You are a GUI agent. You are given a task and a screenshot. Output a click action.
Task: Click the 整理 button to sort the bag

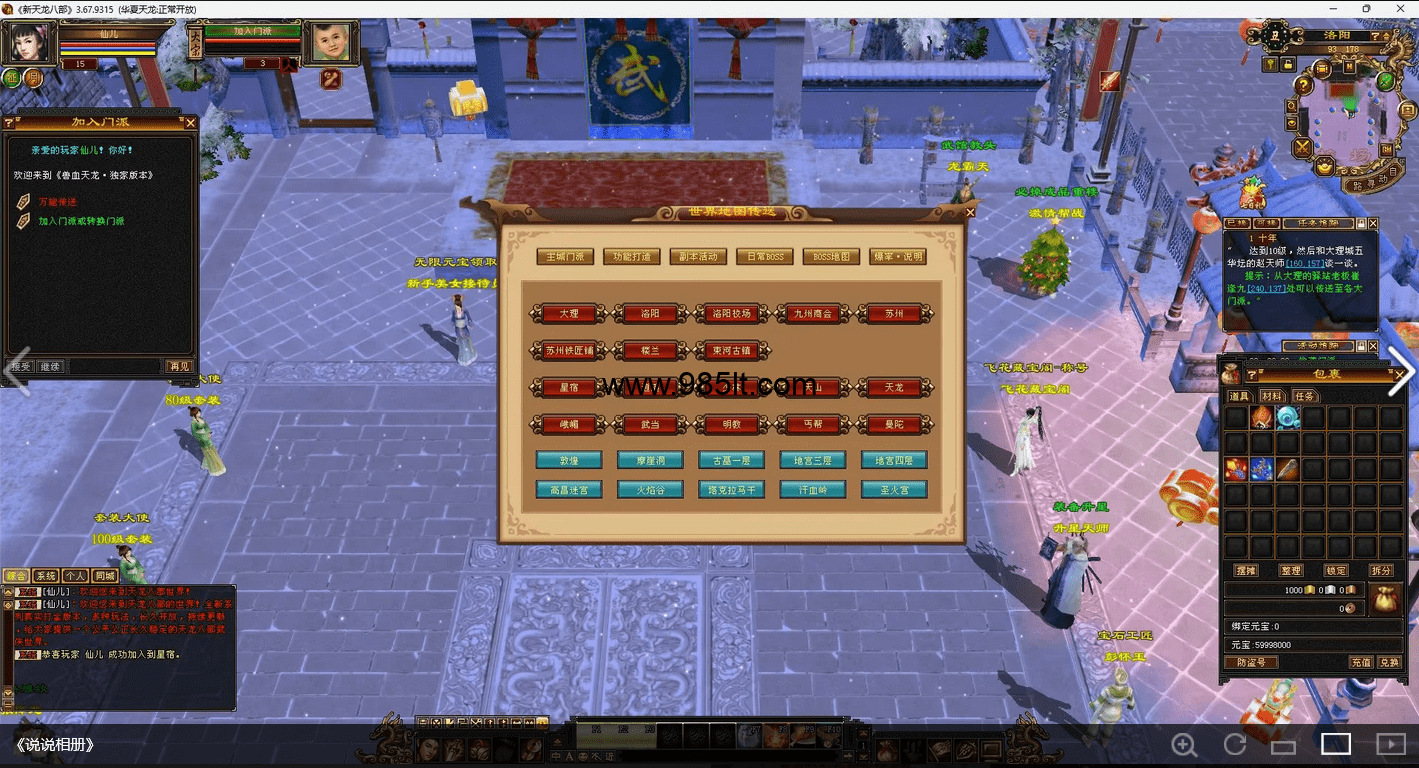point(1290,570)
